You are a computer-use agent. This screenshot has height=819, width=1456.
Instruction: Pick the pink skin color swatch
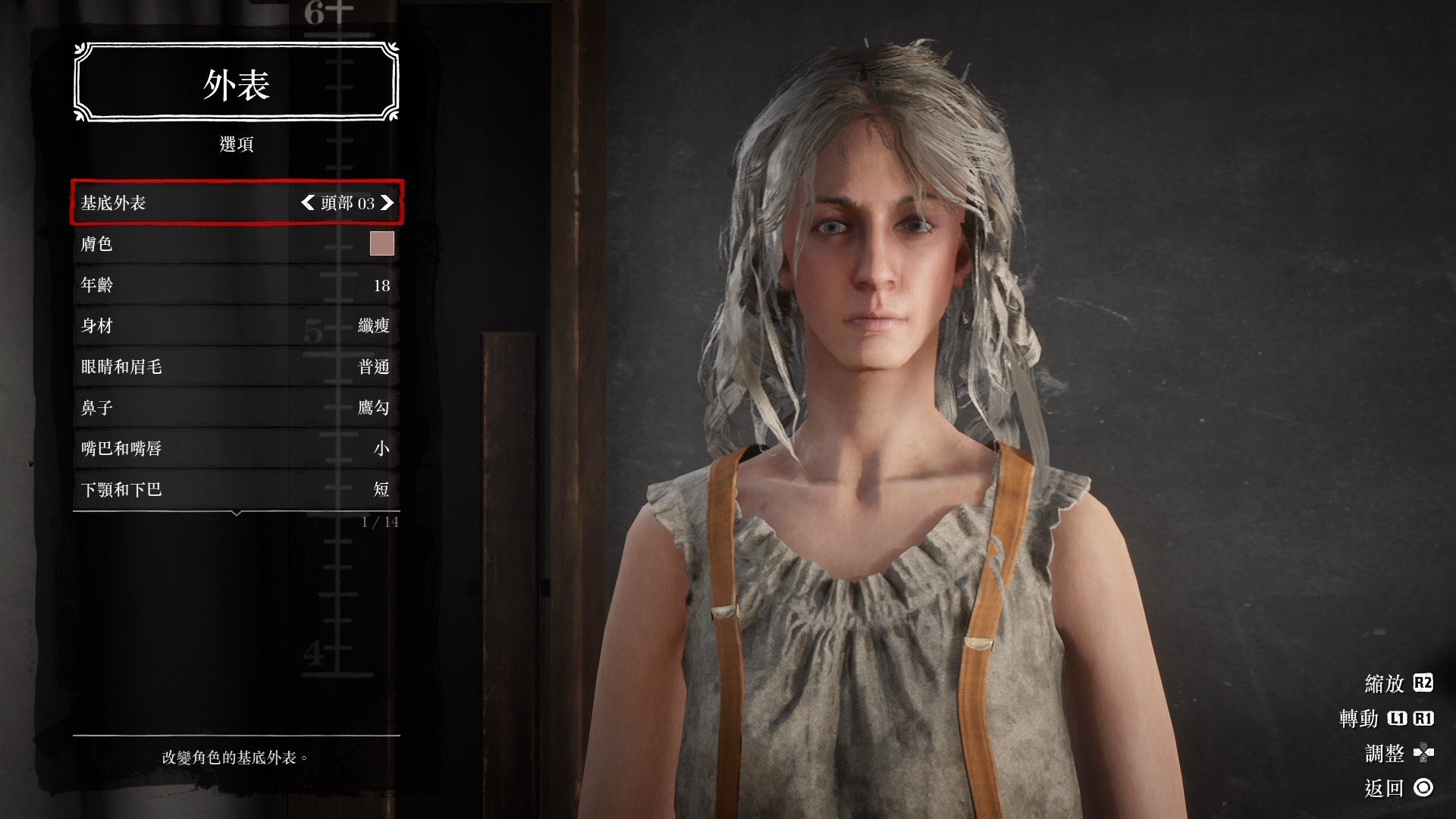click(381, 243)
